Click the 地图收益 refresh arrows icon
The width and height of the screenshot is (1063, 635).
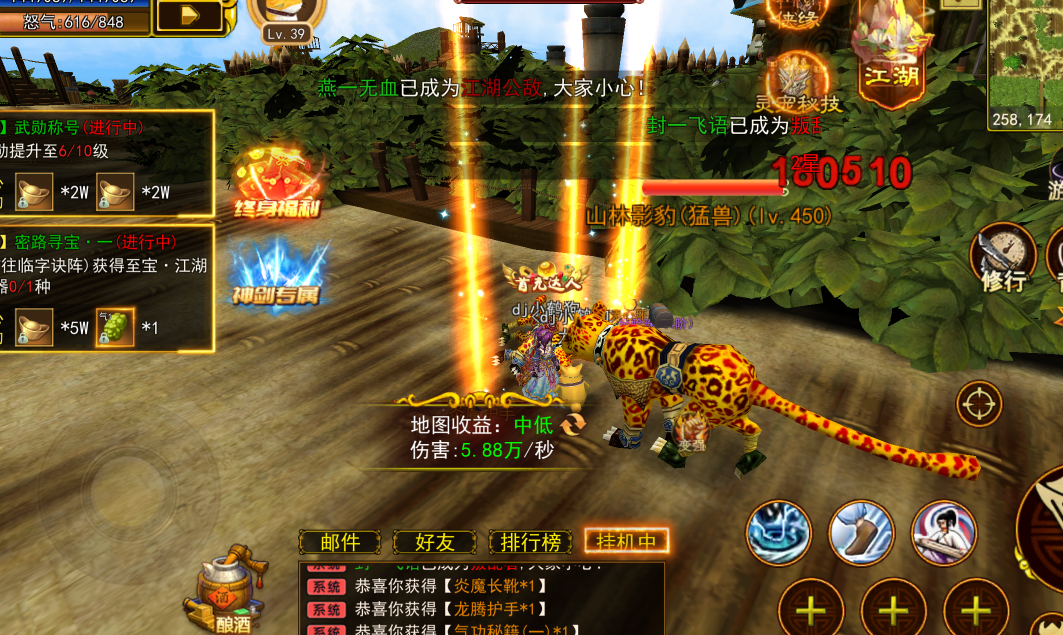tap(574, 425)
